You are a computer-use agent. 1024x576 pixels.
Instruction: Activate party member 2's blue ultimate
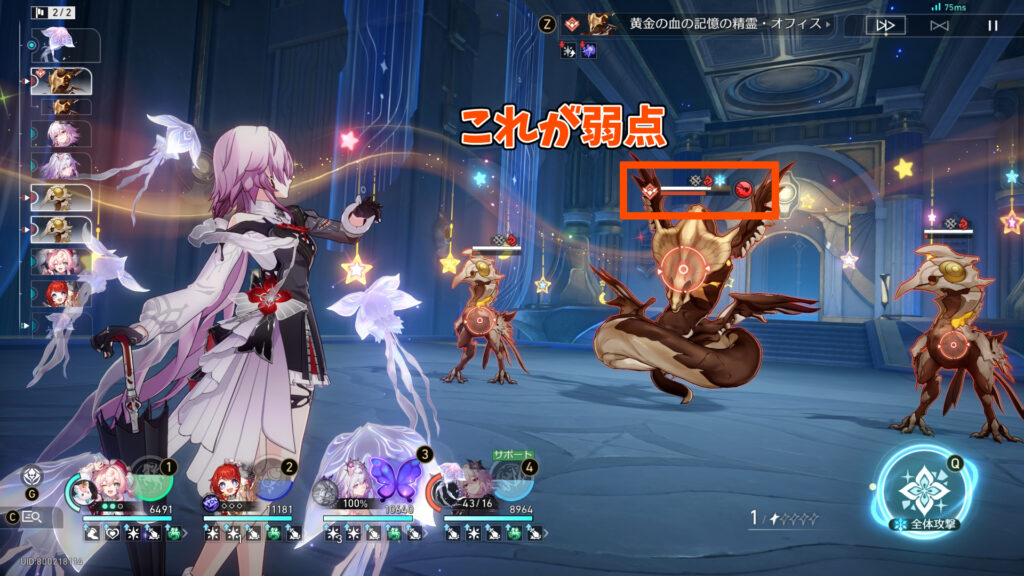[x=272, y=478]
